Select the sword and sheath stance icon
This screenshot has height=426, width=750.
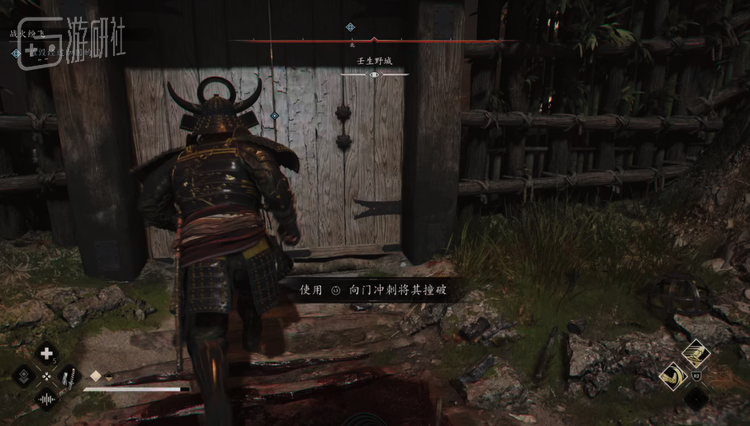69,377
